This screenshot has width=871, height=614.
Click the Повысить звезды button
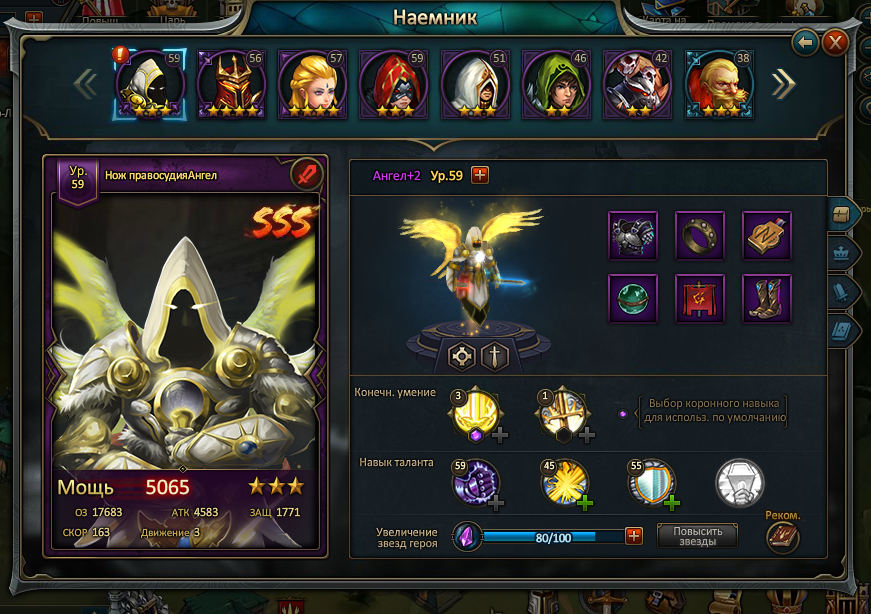click(697, 536)
